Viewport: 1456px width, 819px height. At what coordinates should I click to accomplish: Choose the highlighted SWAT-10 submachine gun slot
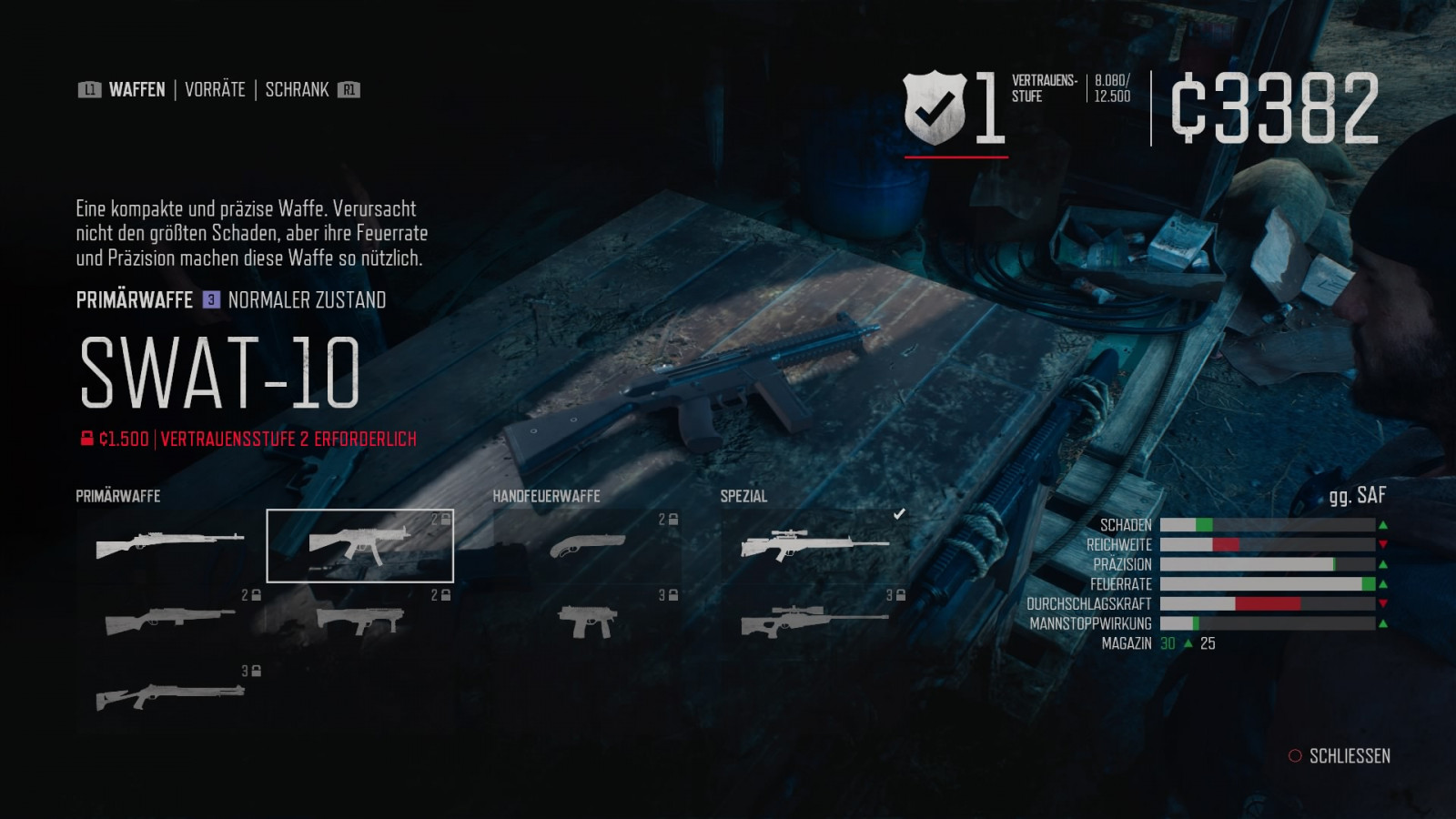pos(359,545)
